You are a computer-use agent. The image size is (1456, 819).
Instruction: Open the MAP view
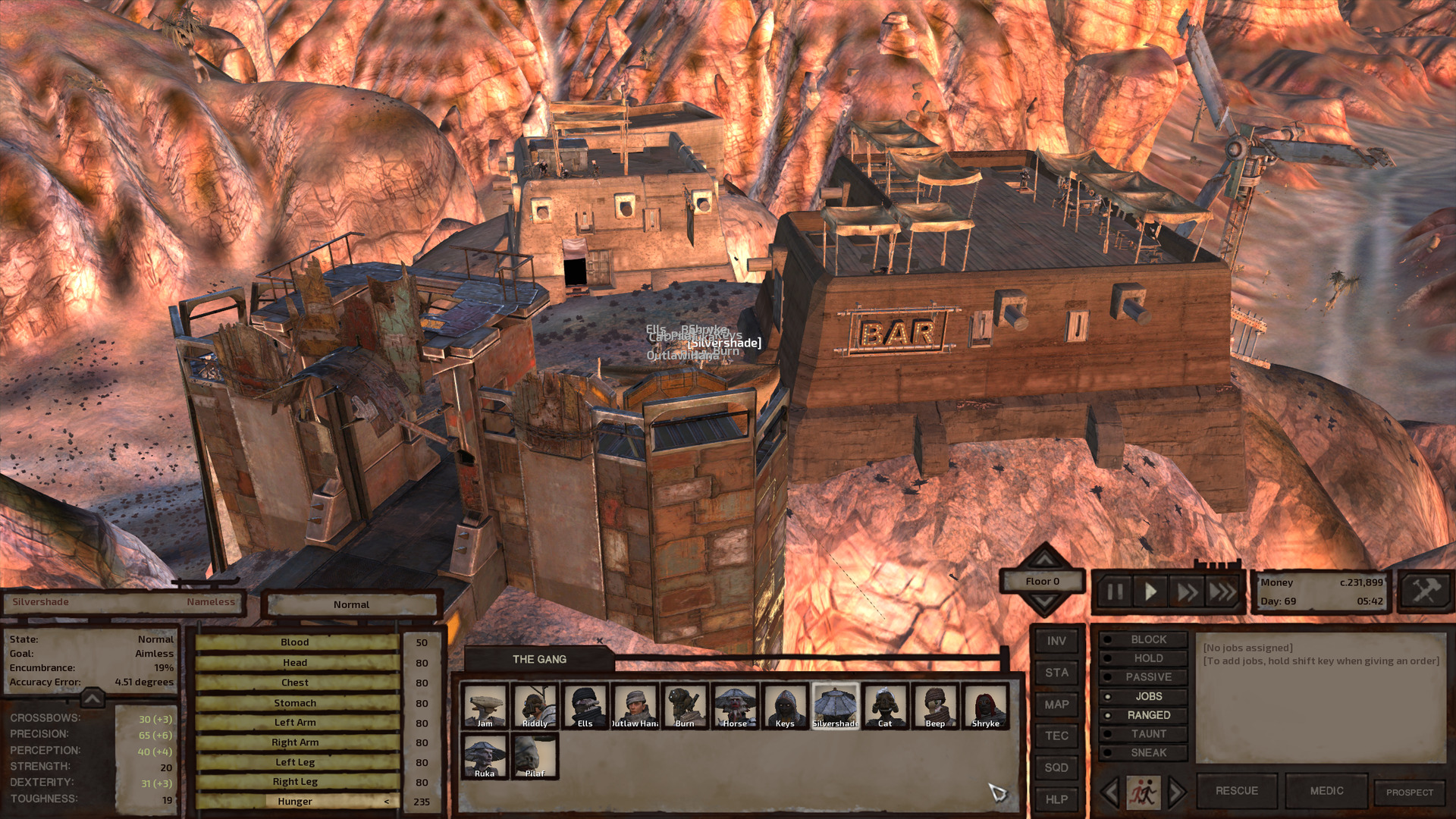pyautogui.click(x=1056, y=704)
